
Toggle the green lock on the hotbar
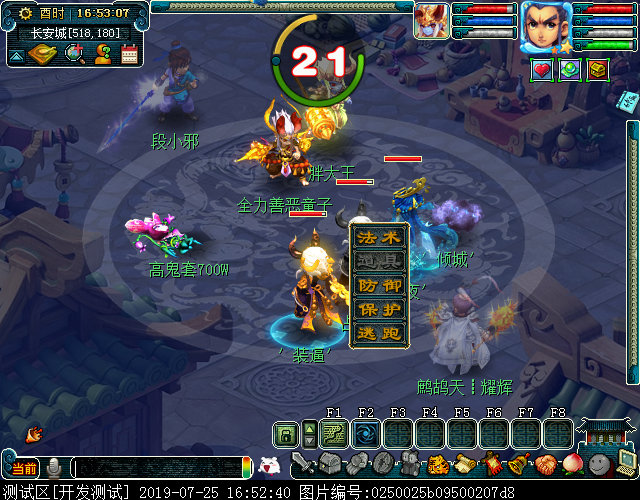tap(286, 434)
